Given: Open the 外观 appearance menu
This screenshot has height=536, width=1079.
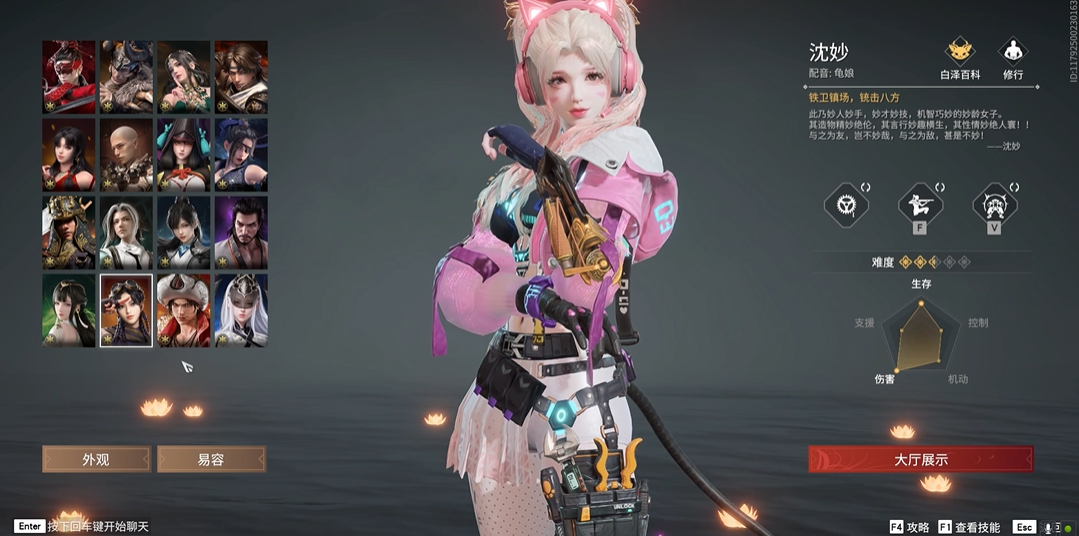Looking at the screenshot, I should pos(96,459).
